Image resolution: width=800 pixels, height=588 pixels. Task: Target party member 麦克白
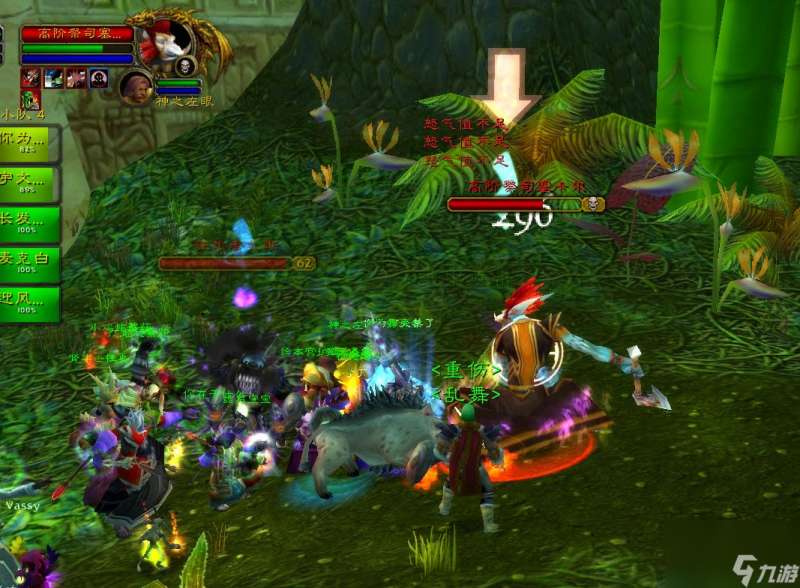click(30, 264)
